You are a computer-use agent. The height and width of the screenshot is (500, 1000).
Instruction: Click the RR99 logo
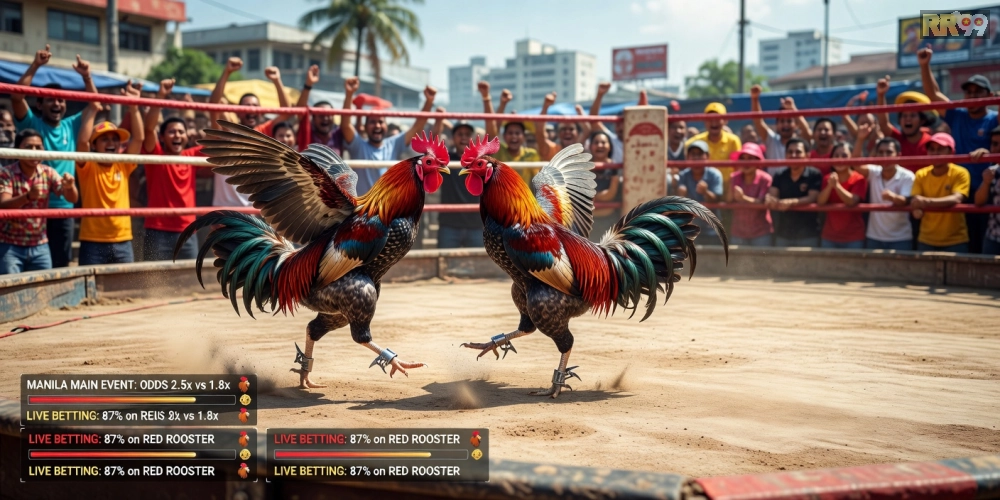(x=954, y=24)
